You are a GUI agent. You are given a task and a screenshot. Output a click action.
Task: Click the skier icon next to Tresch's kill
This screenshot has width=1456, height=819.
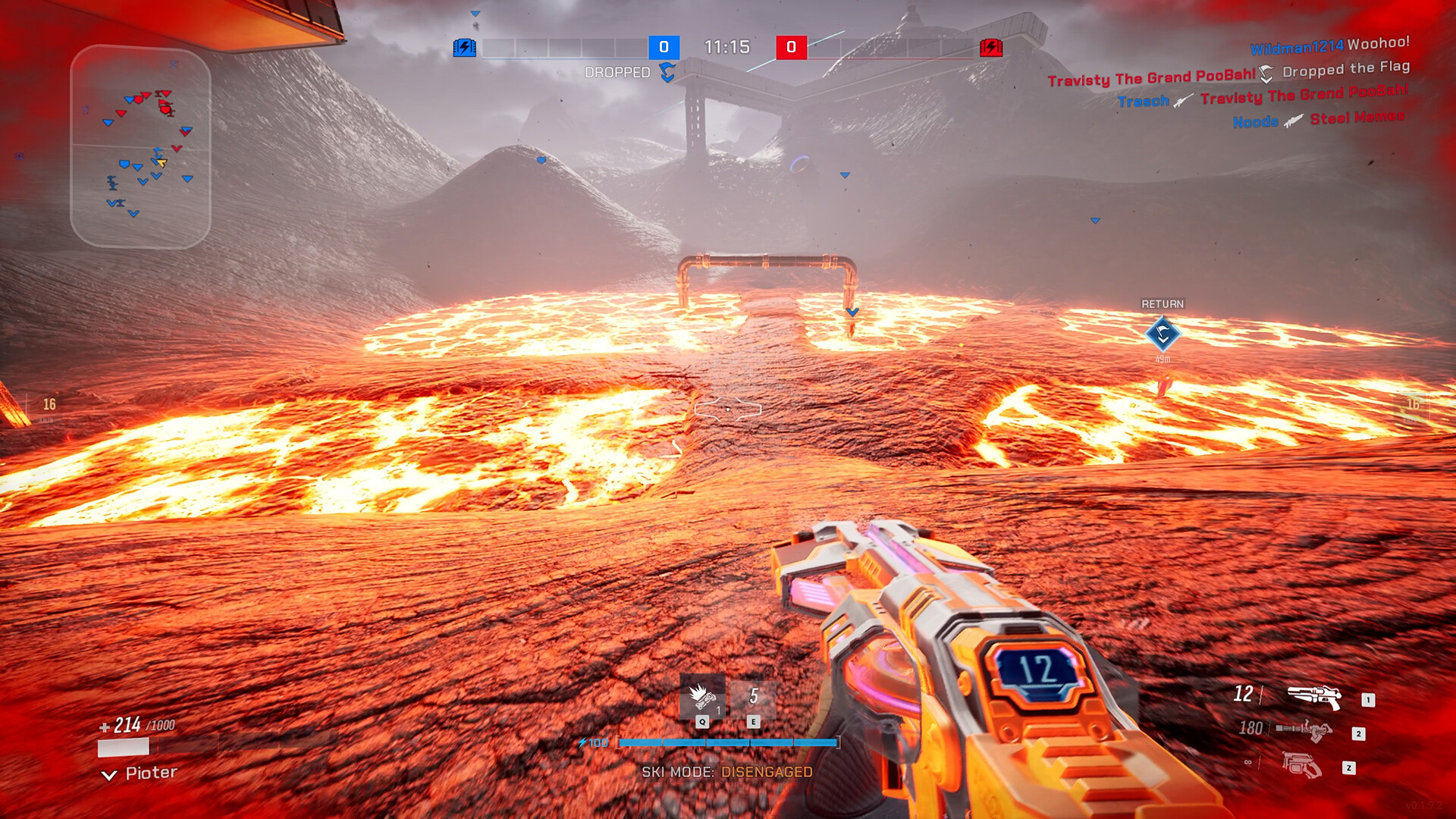[x=1181, y=100]
